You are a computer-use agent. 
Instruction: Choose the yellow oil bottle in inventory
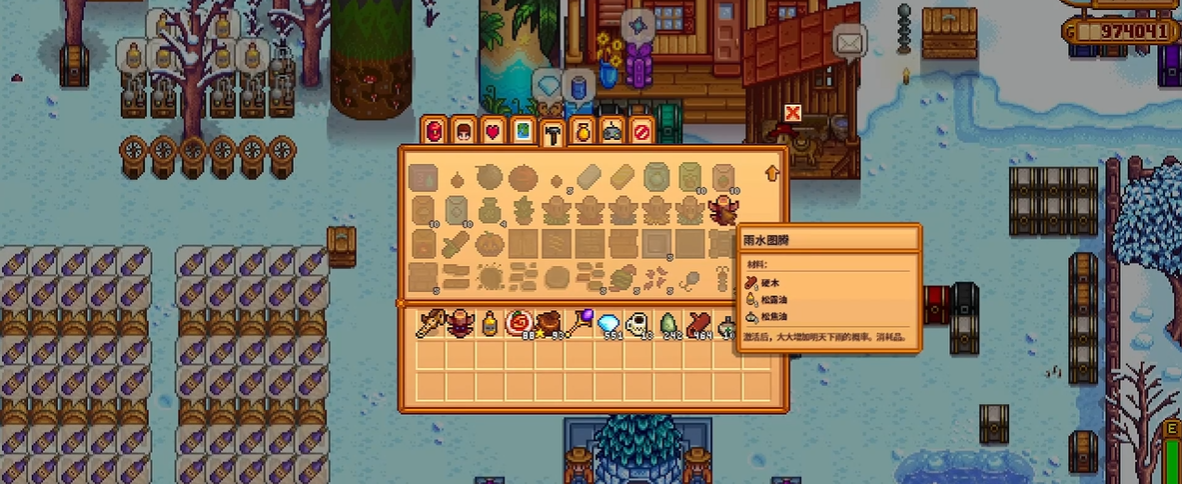(x=490, y=324)
